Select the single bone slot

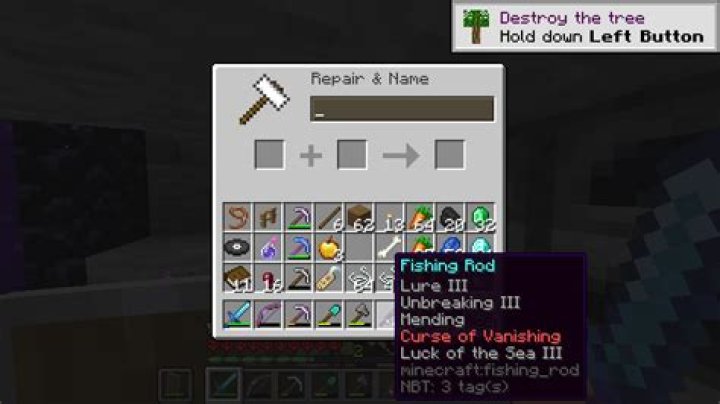tap(390, 247)
